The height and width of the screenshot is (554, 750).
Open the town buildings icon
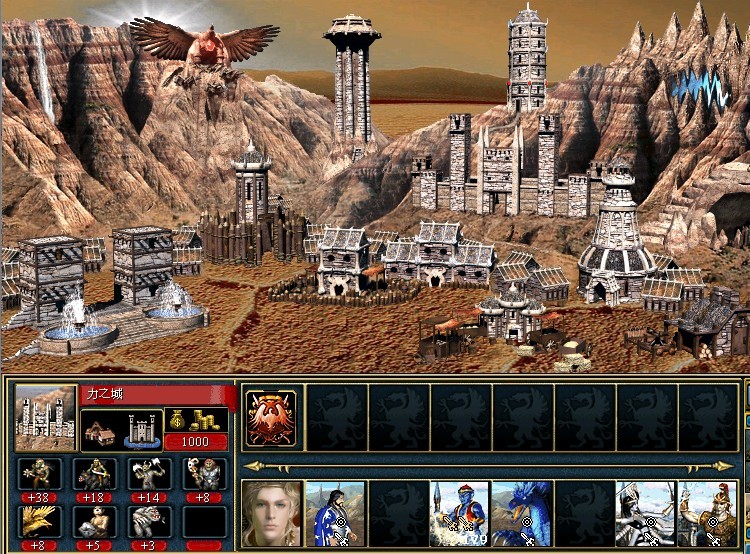pyautogui.click(x=120, y=429)
